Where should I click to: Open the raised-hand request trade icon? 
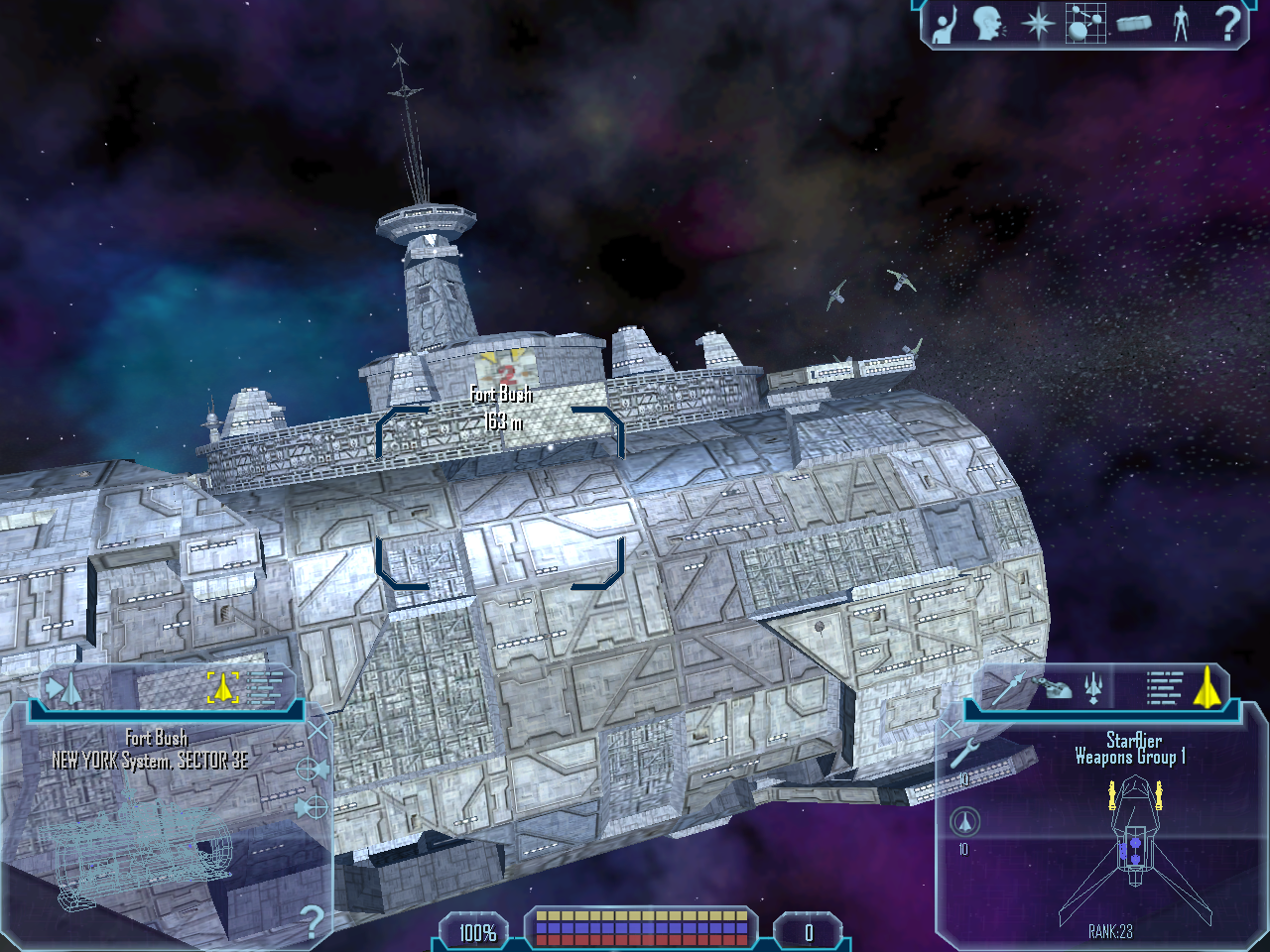point(944,23)
